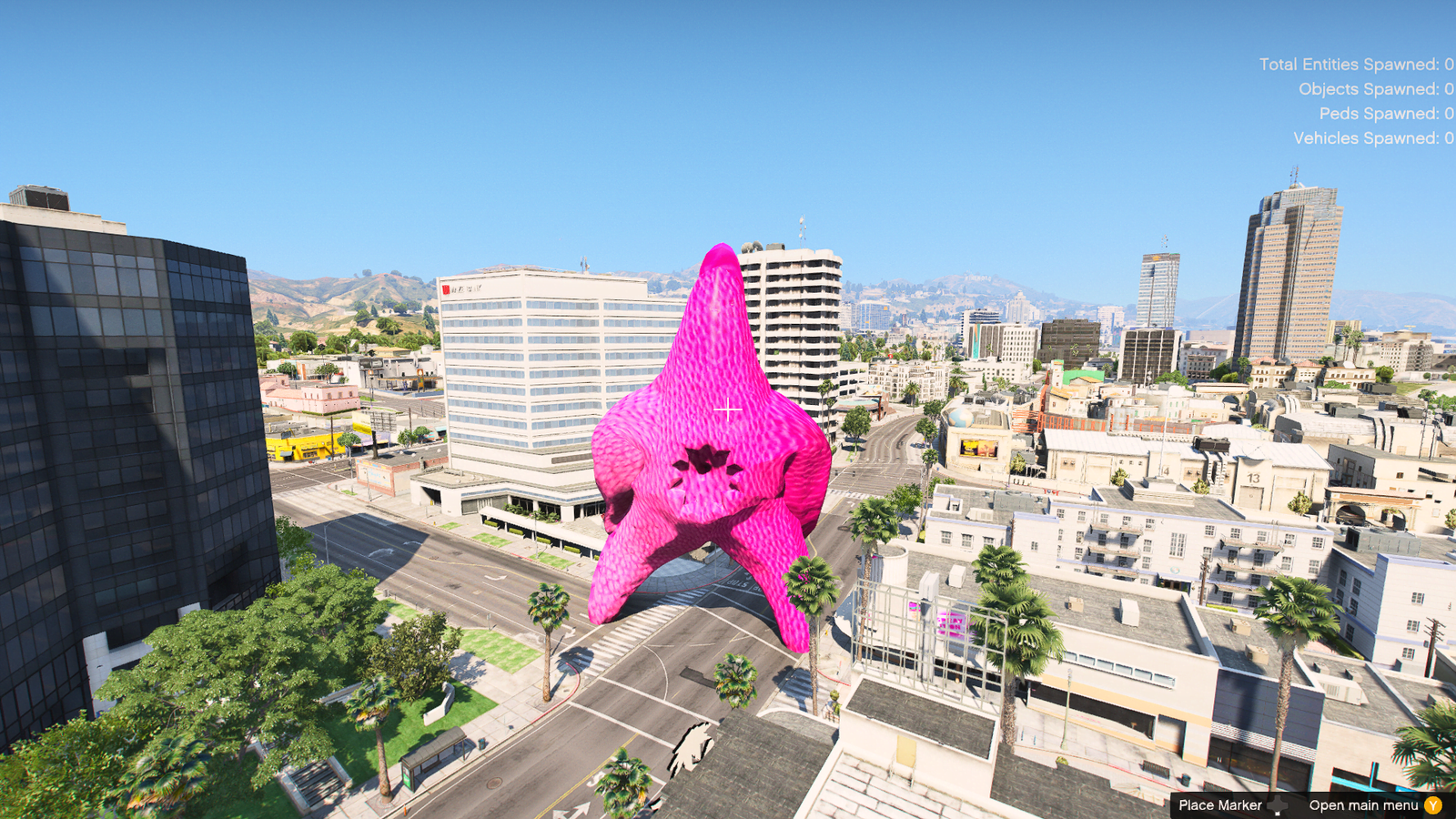Click the number 13 painted on the rooftop

click(x=1253, y=479)
